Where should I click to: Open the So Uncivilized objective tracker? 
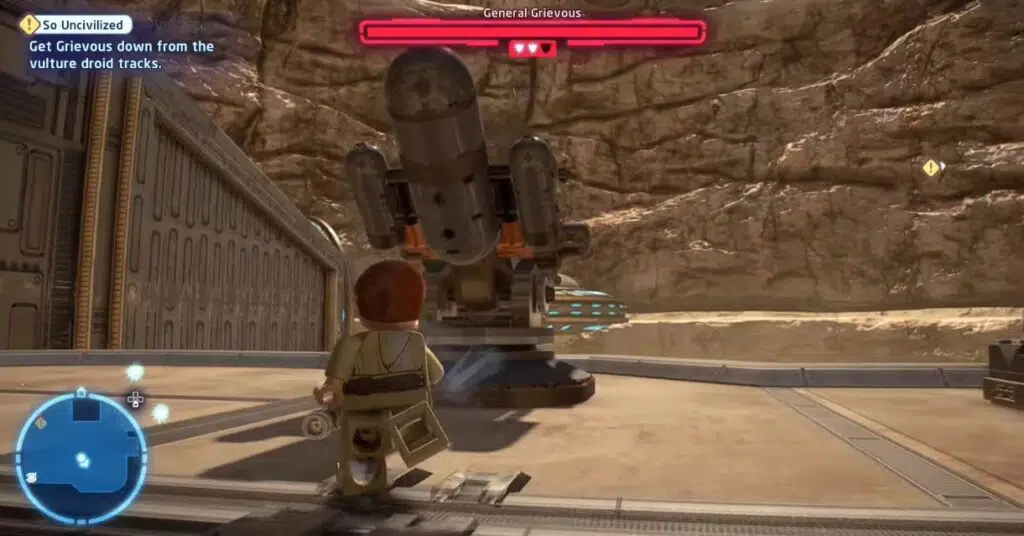pos(77,25)
